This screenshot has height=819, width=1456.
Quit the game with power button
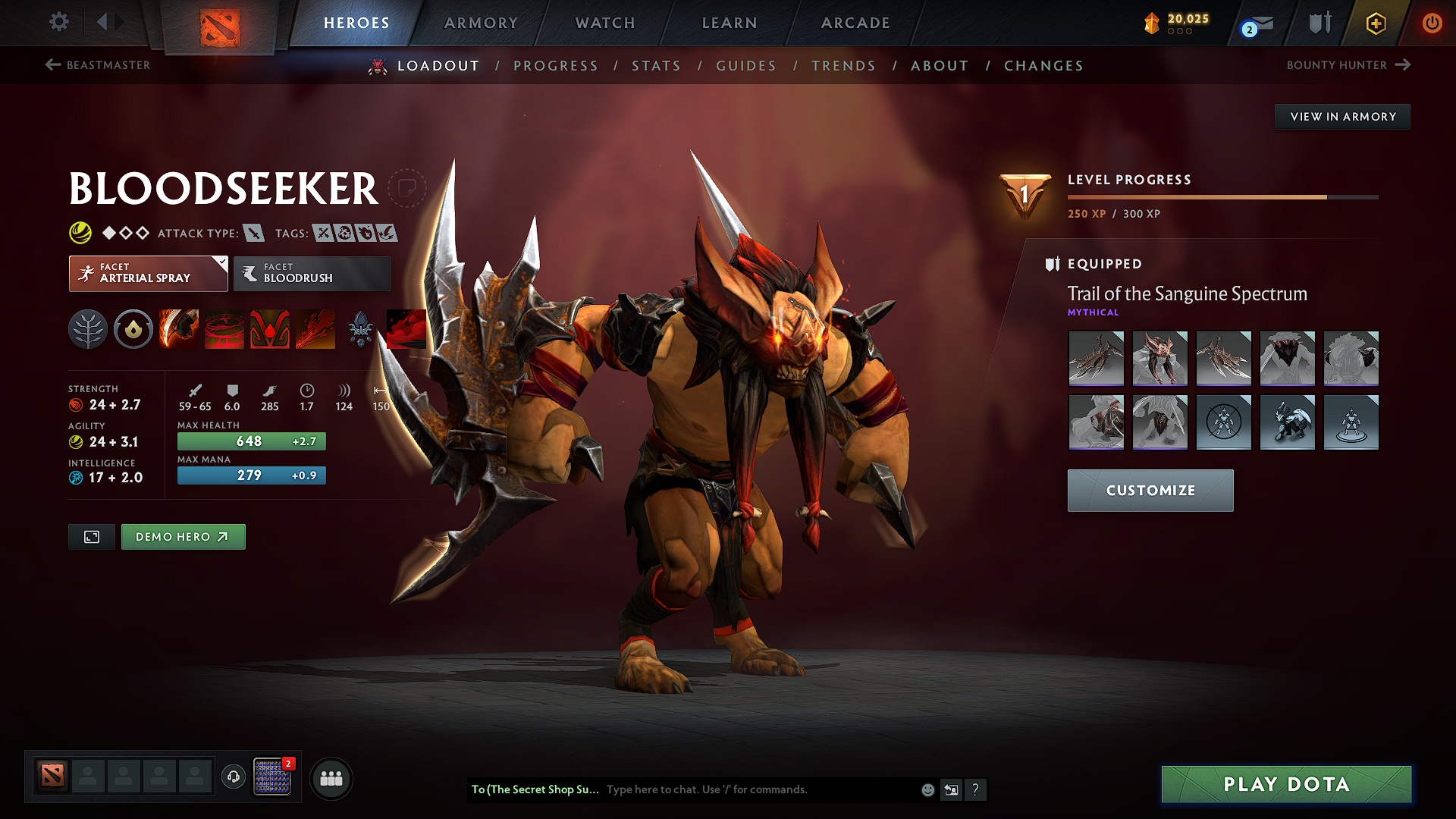coord(1432,23)
